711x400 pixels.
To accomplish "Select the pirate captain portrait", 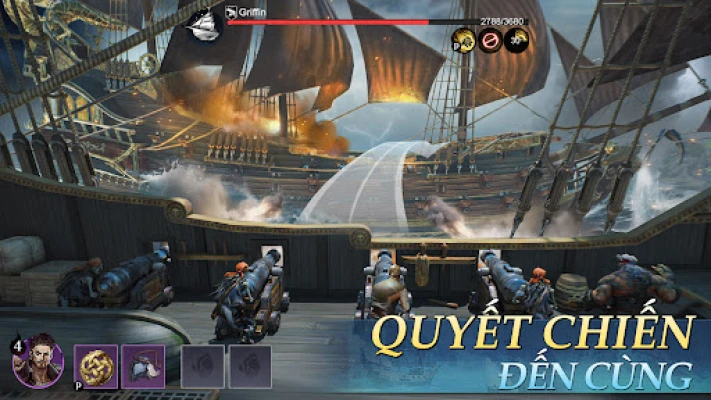I will pyautogui.click(x=39, y=364).
